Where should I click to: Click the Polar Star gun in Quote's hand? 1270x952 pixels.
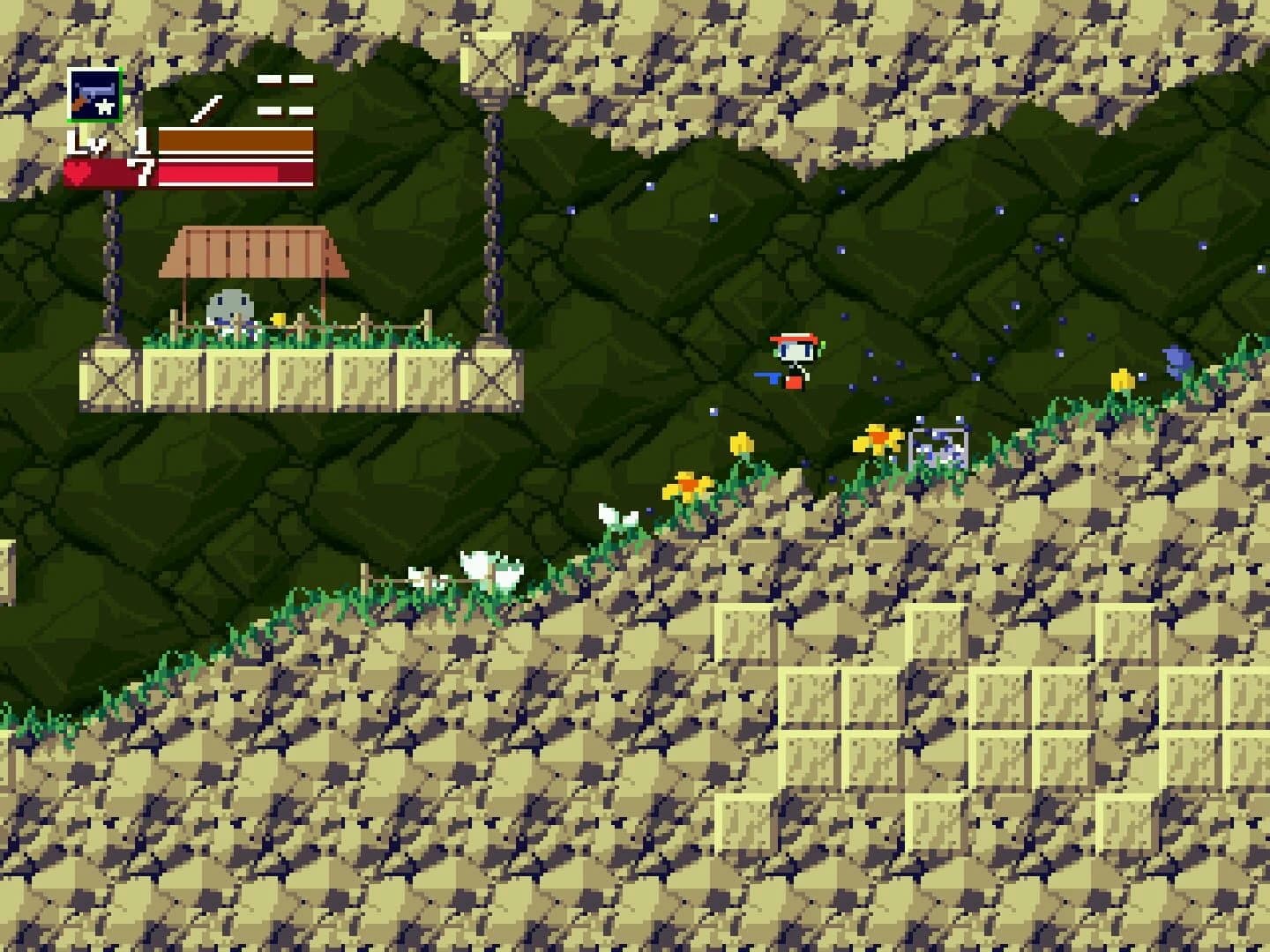[x=766, y=377]
